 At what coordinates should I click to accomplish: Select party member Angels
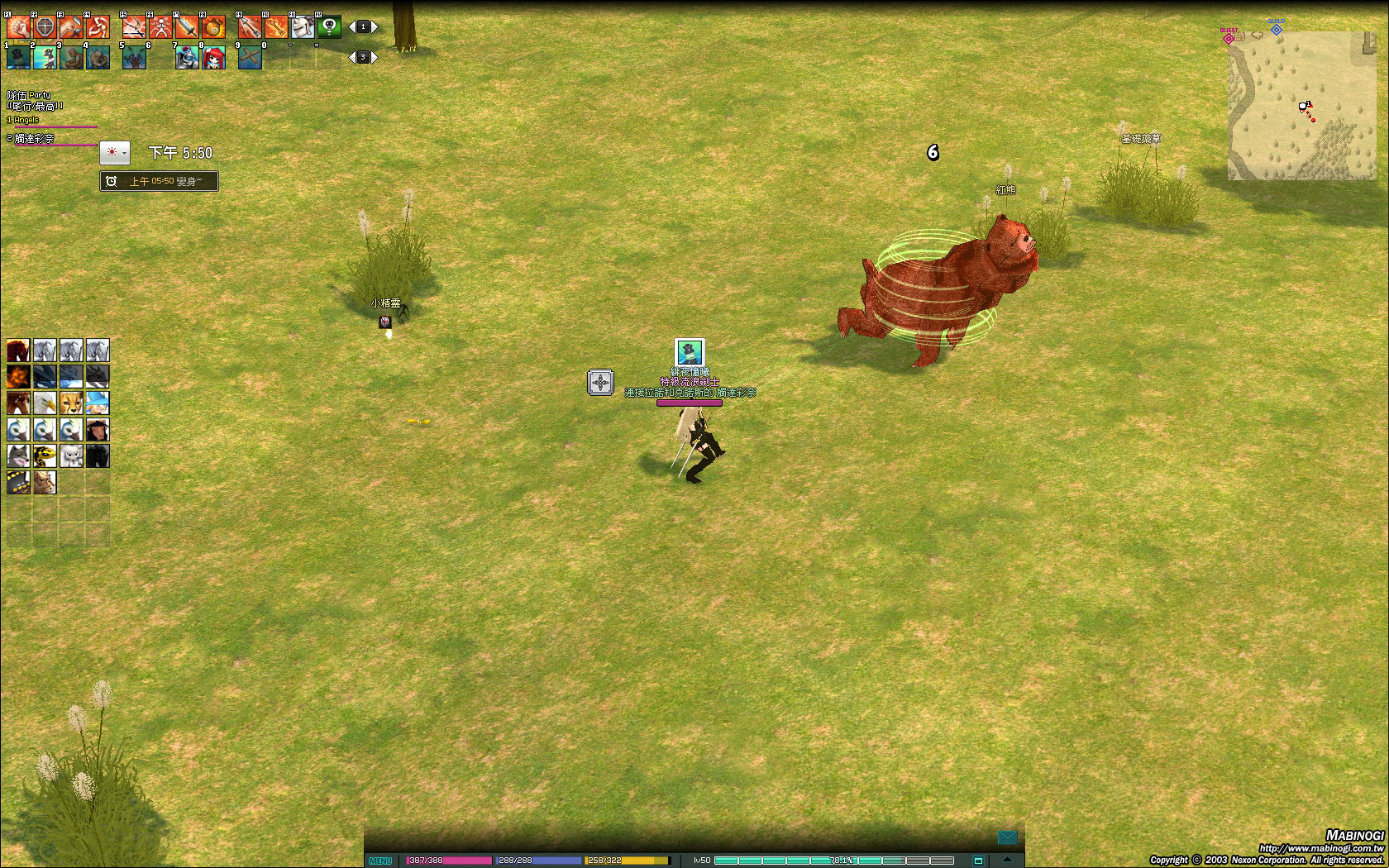coord(26,120)
